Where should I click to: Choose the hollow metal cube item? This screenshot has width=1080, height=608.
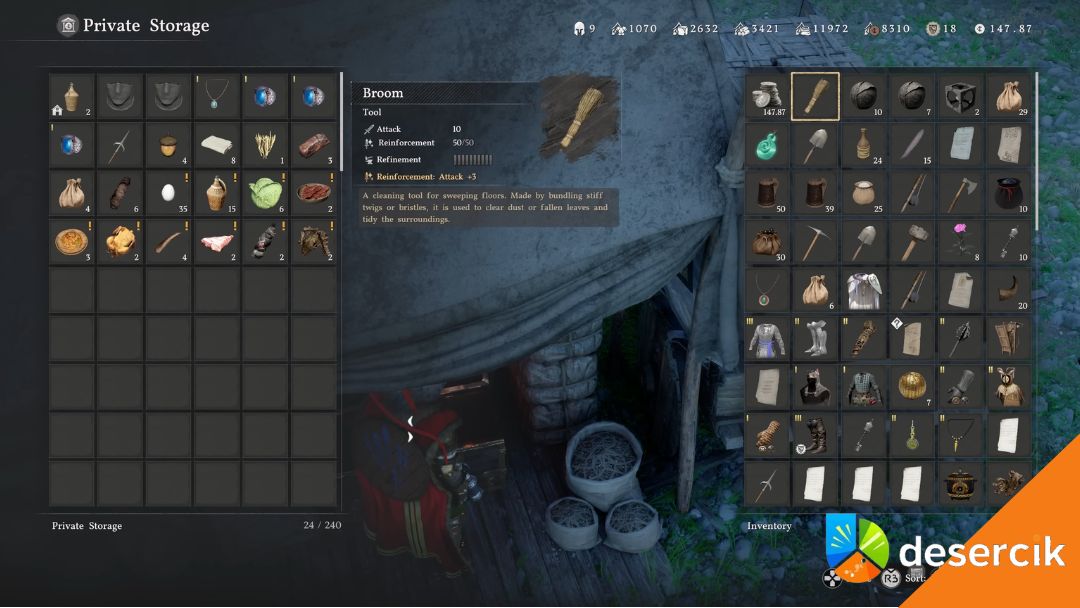tap(960, 96)
